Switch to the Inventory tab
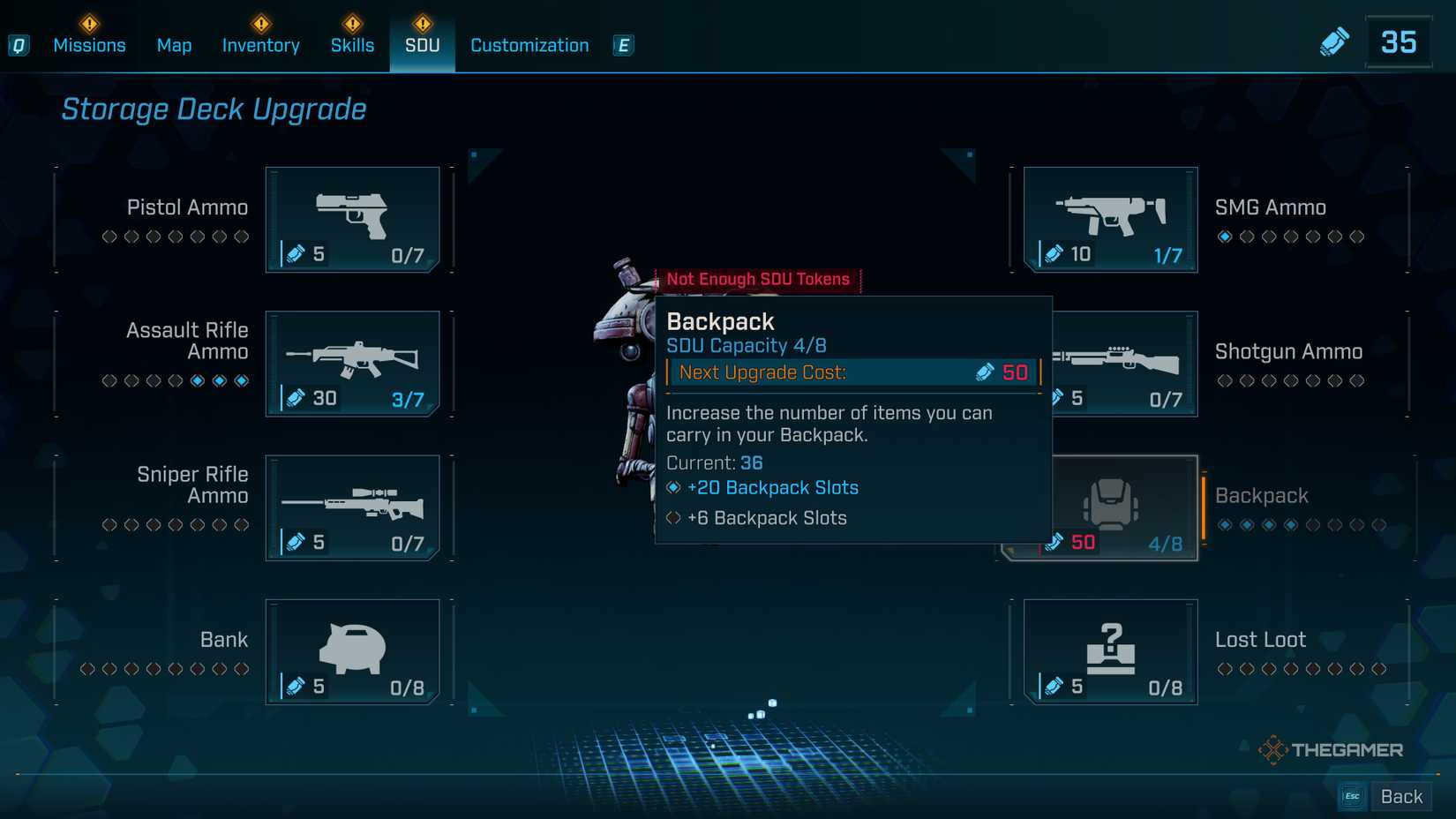 click(x=260, y=45)
